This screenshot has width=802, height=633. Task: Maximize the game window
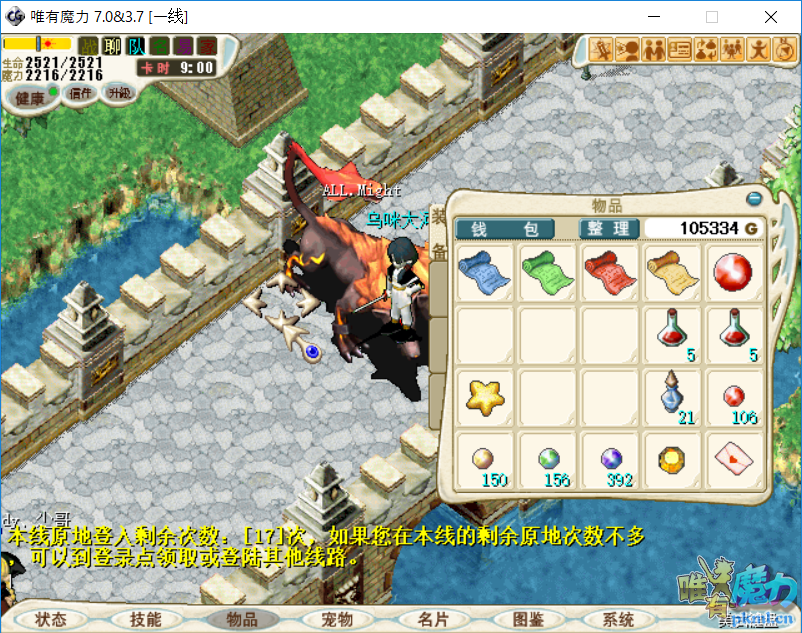712,17
